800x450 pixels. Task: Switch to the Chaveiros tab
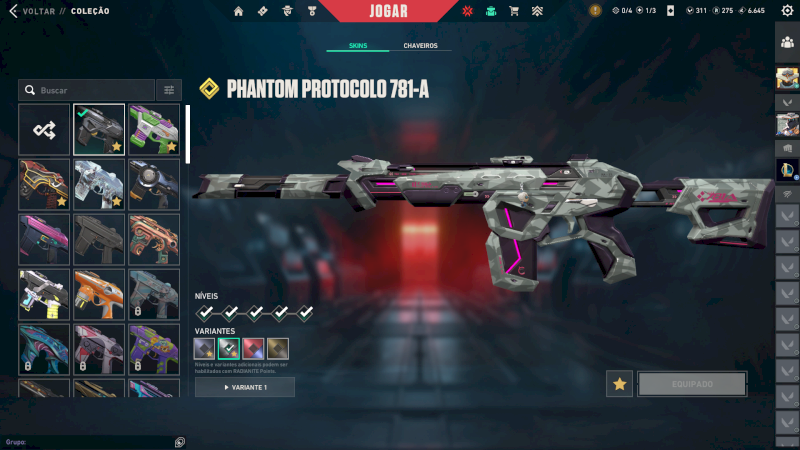point(420,46)
